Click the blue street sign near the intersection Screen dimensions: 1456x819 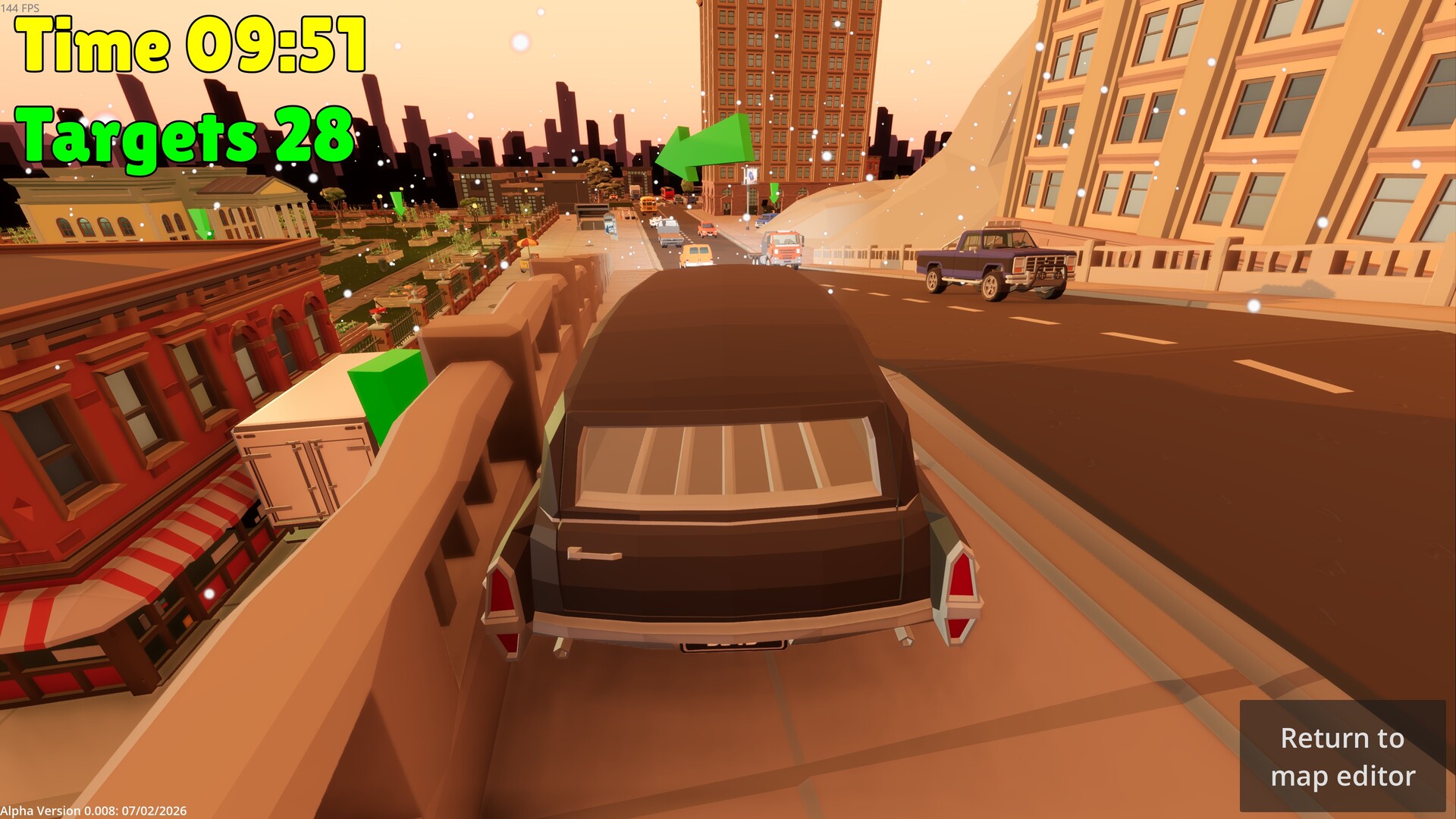(x=751, y=176)
